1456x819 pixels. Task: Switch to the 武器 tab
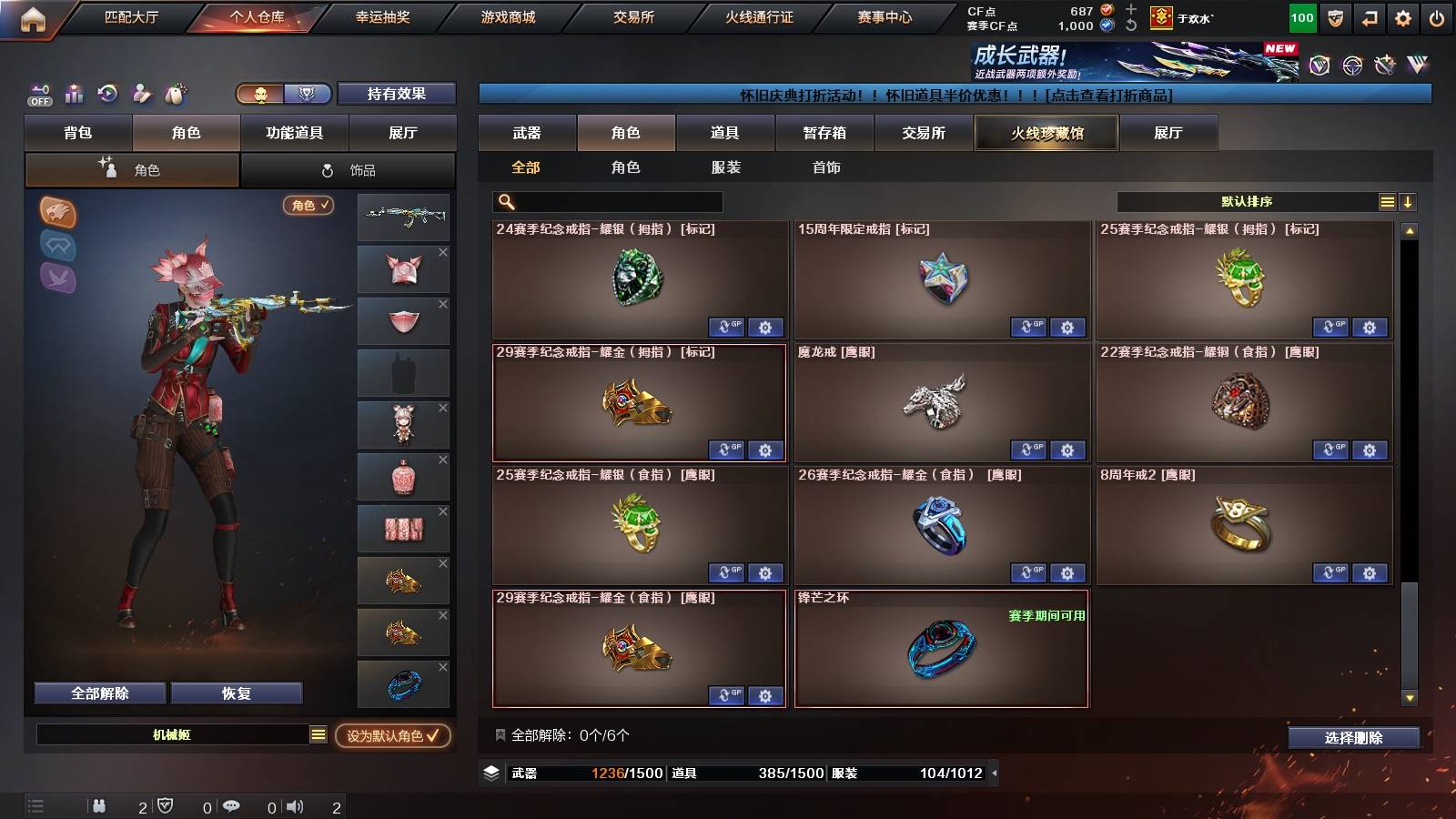[x=528, y=133]
